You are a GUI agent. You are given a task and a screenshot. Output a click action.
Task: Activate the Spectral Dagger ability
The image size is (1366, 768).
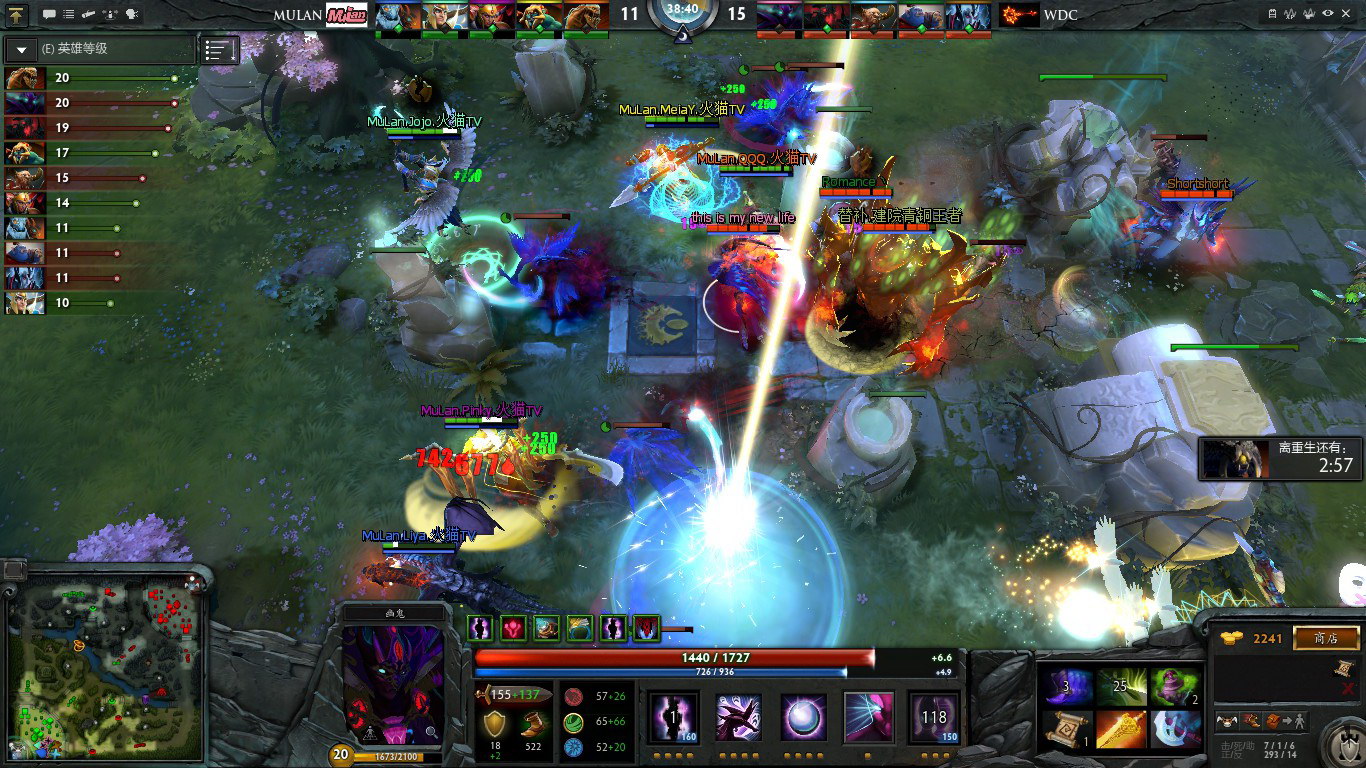coord(675,717)
